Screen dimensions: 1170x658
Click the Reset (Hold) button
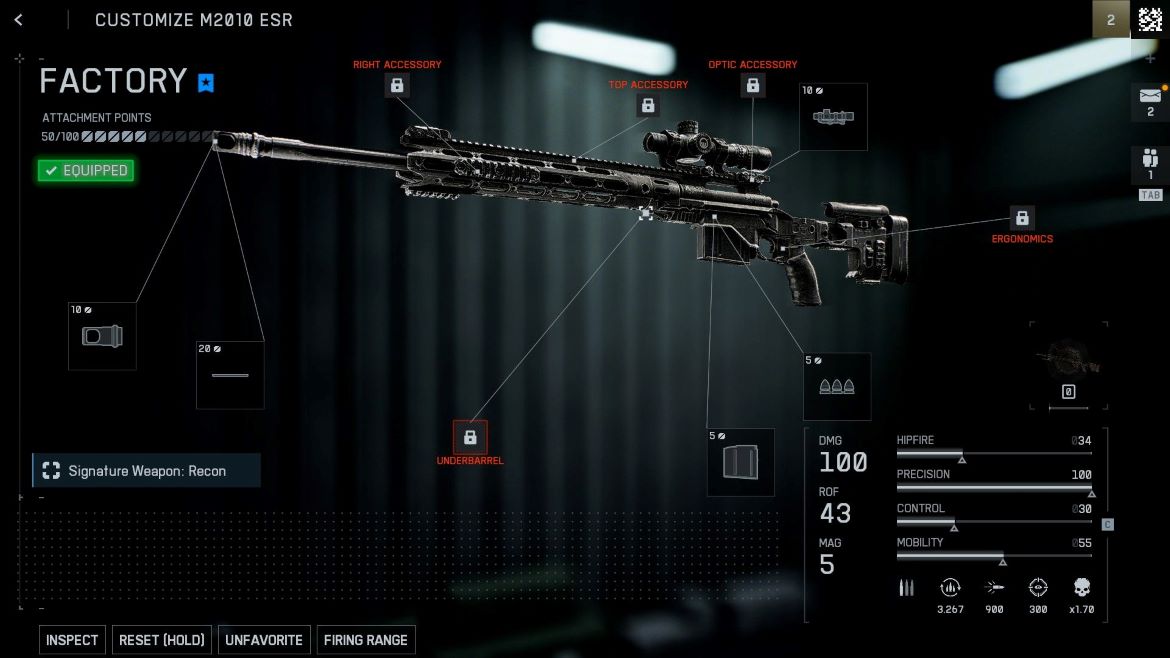click(161, 640)
